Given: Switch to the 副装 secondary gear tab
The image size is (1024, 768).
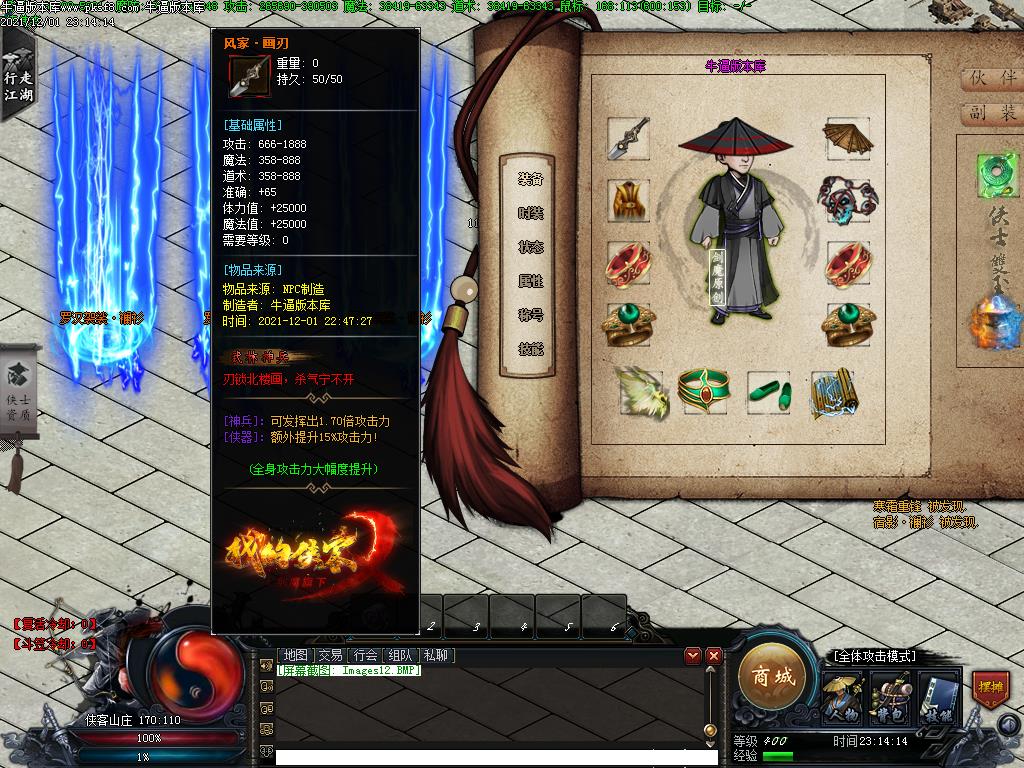Looking at the screenshot, I should coord(991,113).
